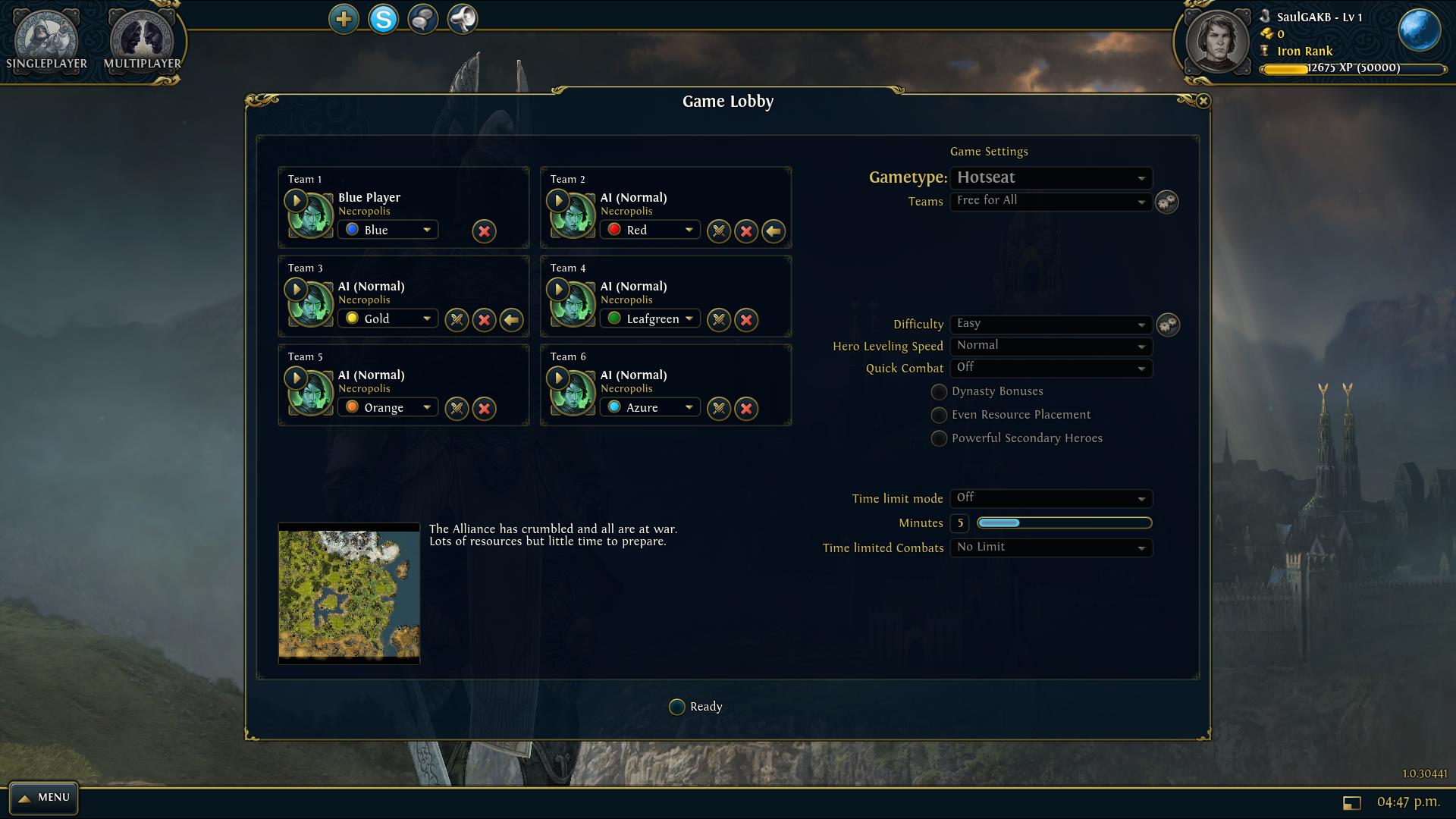Open the bottom-left MENU button
Image resolution: width=1456 pixels, height=819 pixels.
(44, 798)
